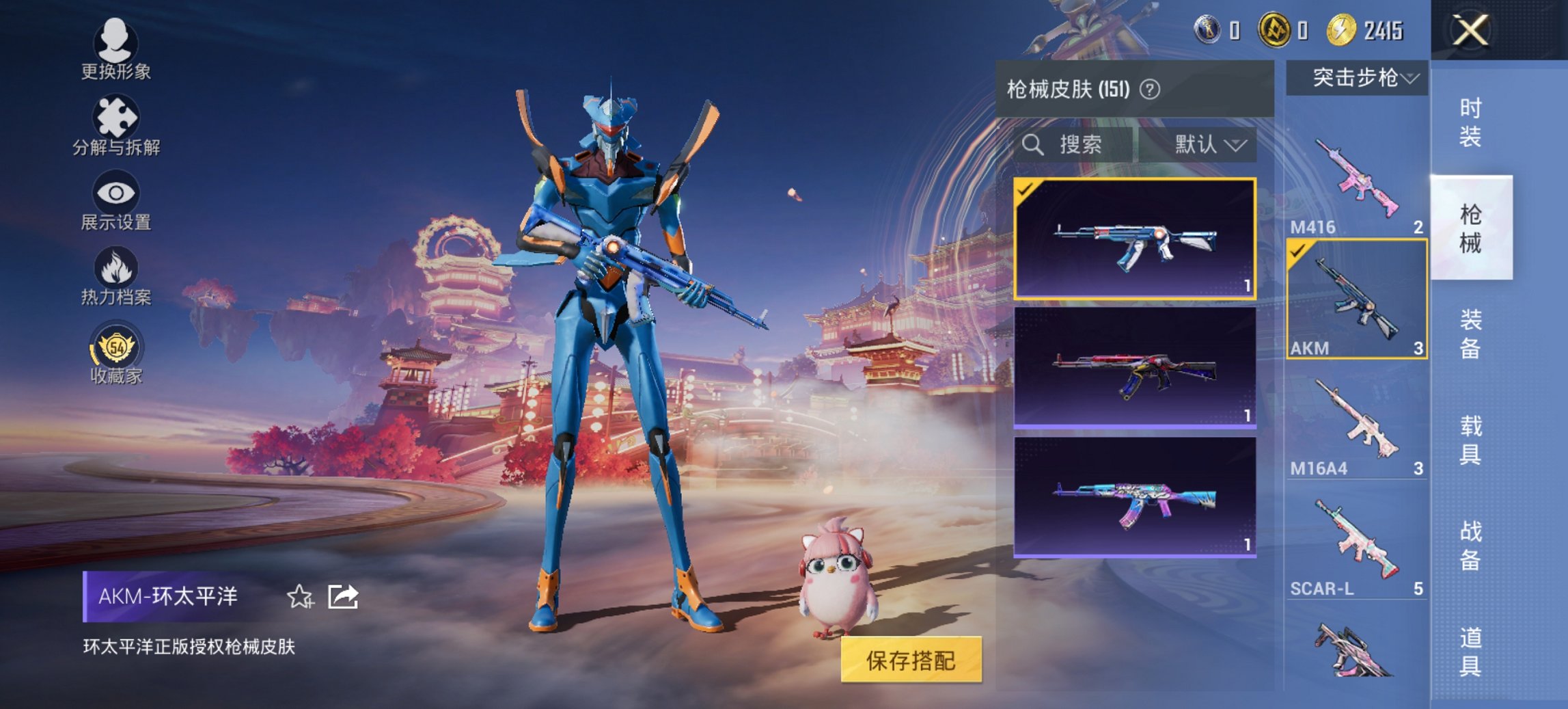The width and height of the screenshot is (1568, 709).
Task: Expand the 默认 sort order dropdown
Action: 1207,145
